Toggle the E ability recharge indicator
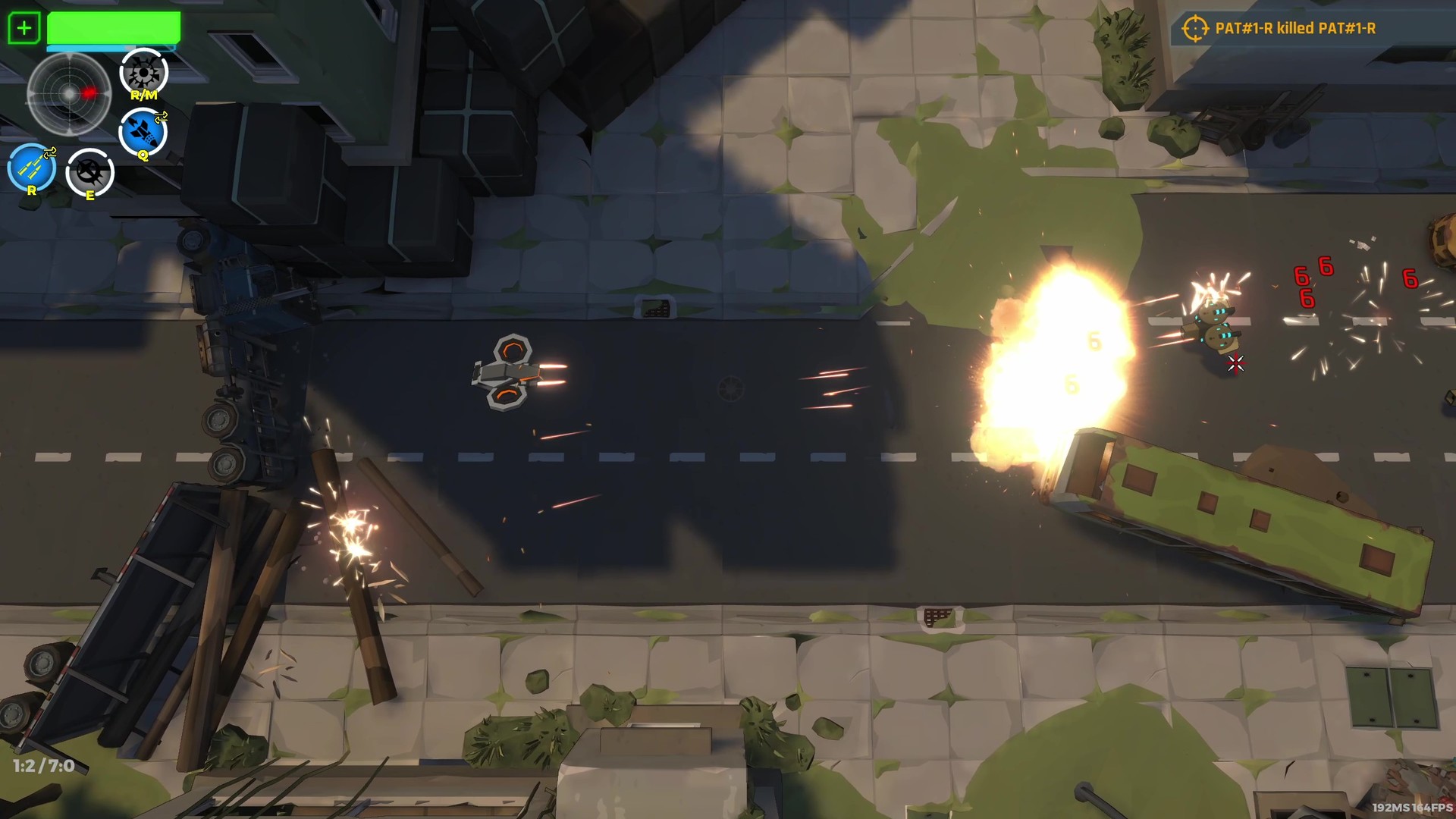This screenshot has width=1456, height=819. point(89,173)
